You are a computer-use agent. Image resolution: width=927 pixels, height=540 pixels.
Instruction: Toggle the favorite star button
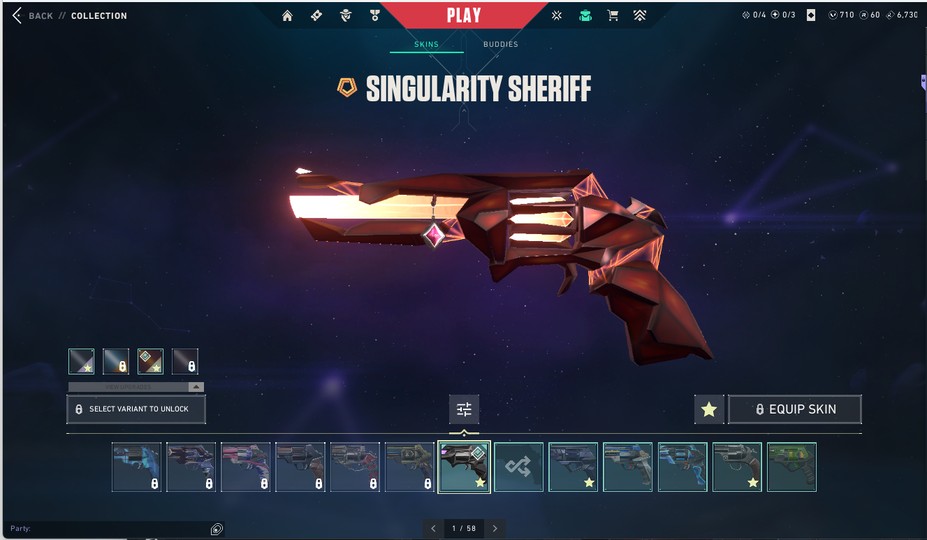[x=709, y=409]
